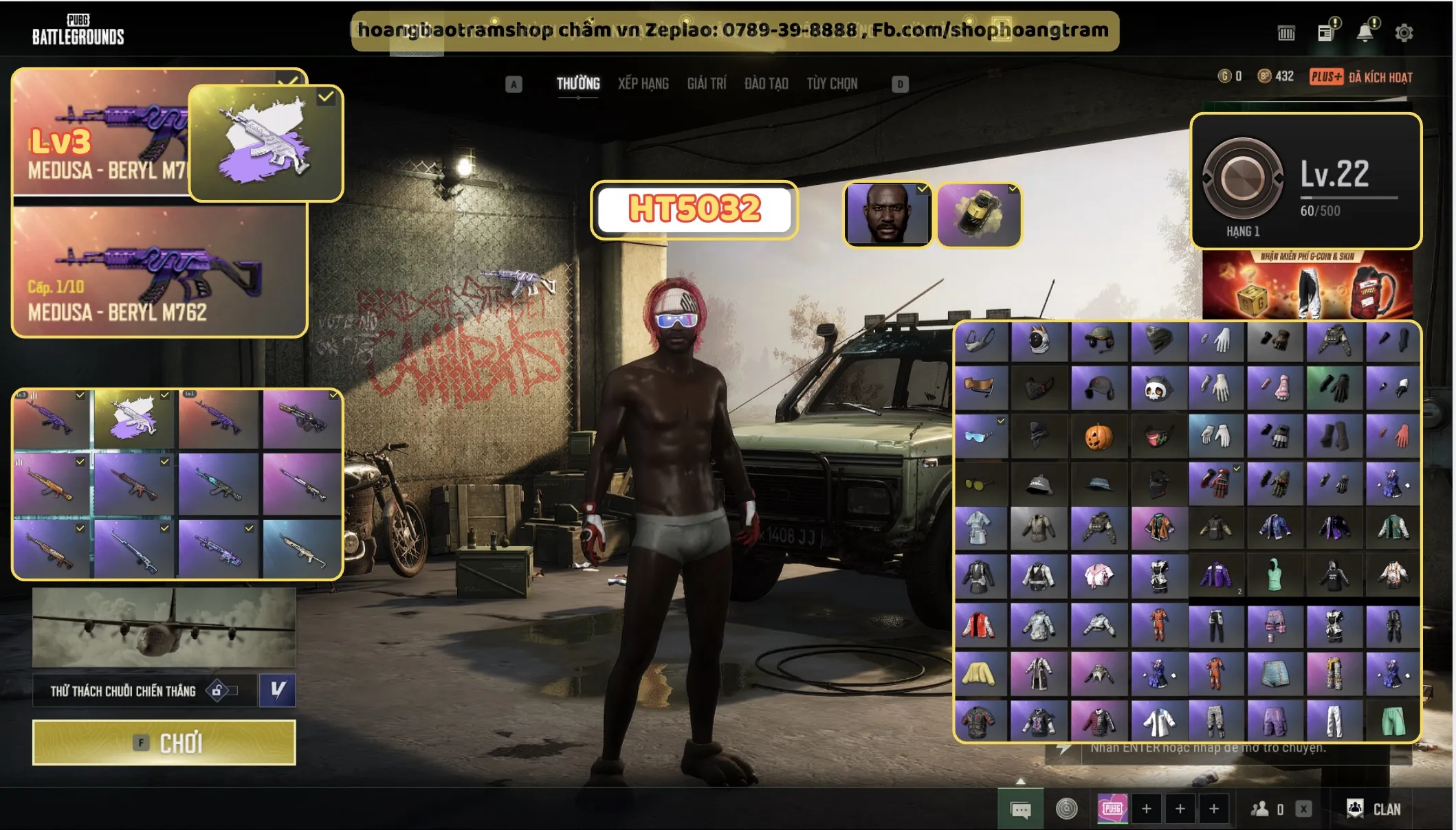Switch to the THƯỜNG tab
The image size is (1456, 830).
tap(577, 84)
